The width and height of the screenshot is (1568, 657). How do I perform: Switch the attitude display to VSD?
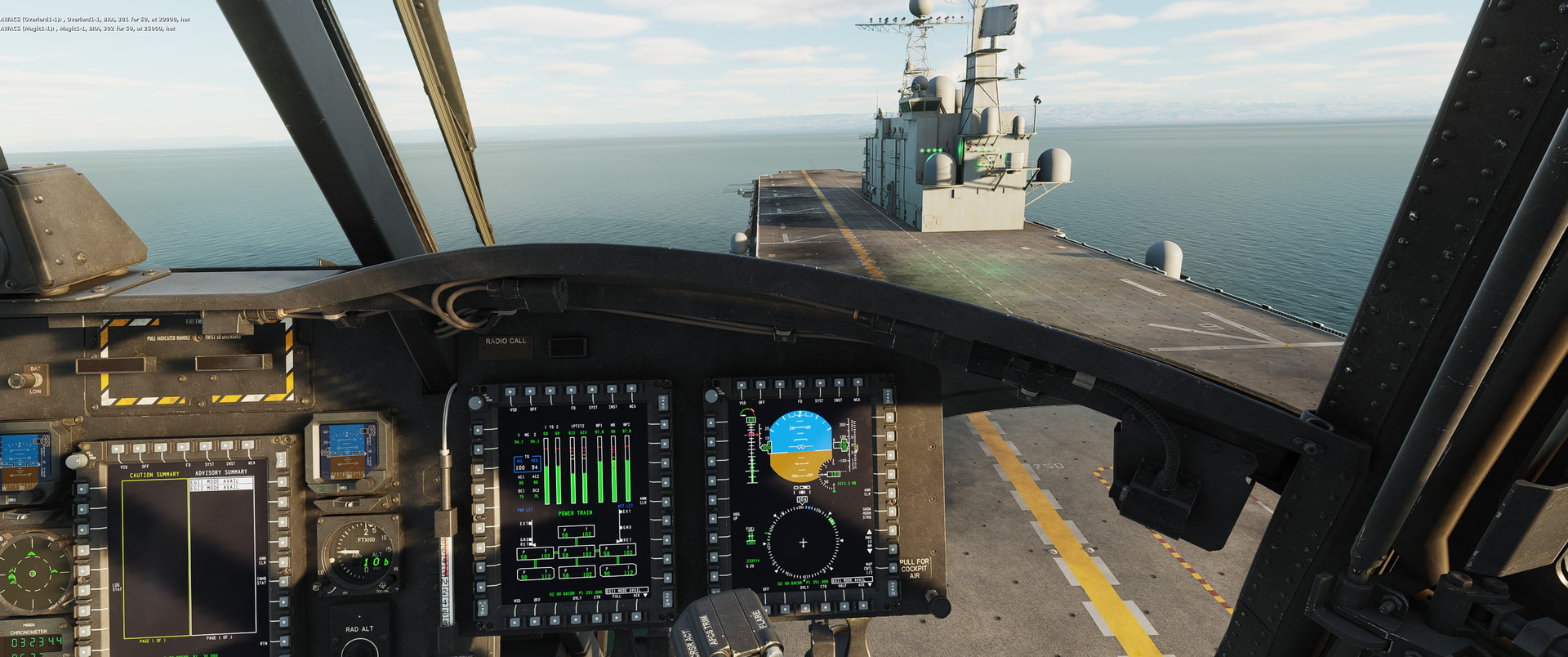pos(742,384)
